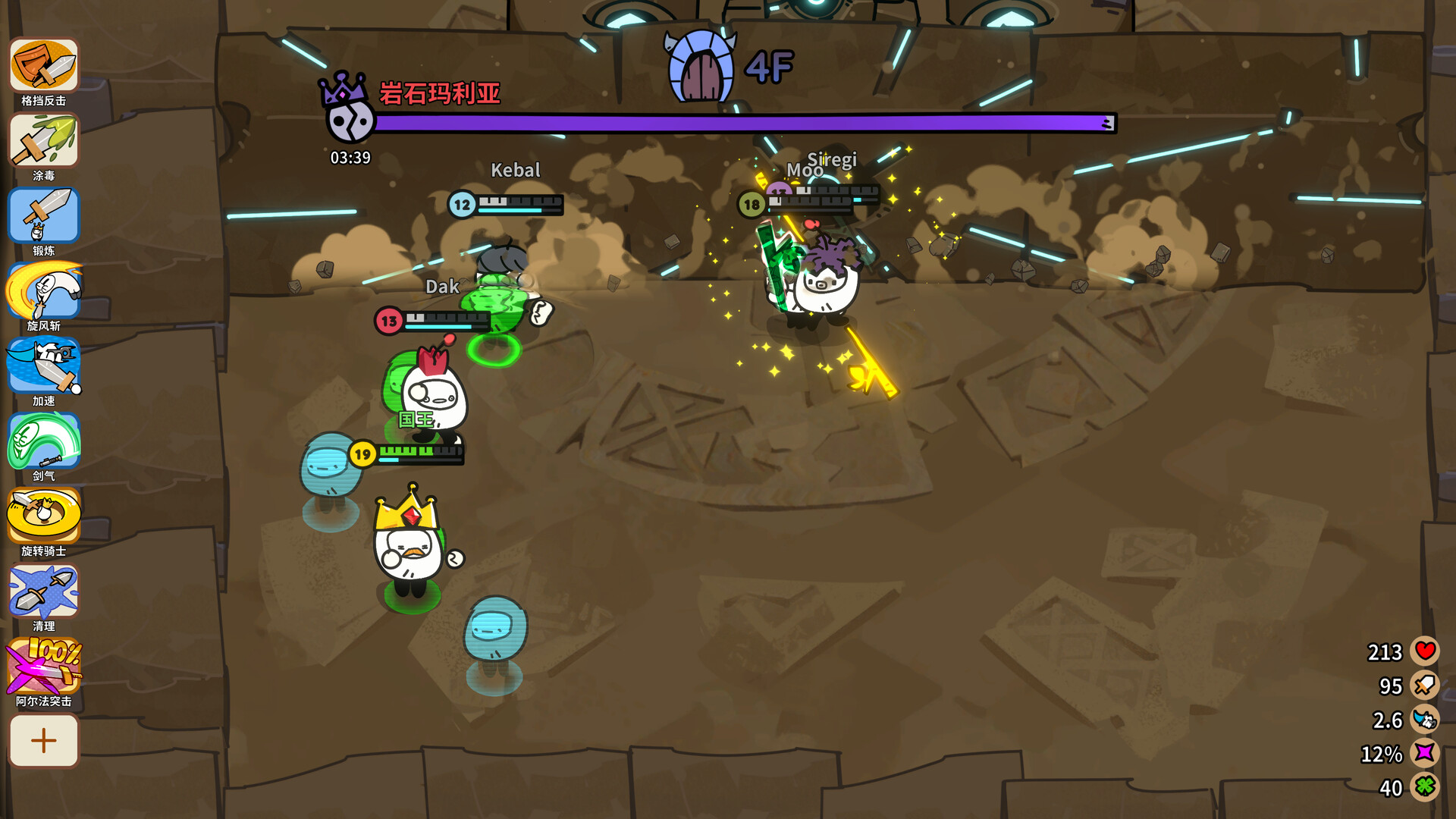
Task: Click the attack speed stat icon
Action: [x=1425, y=719]
